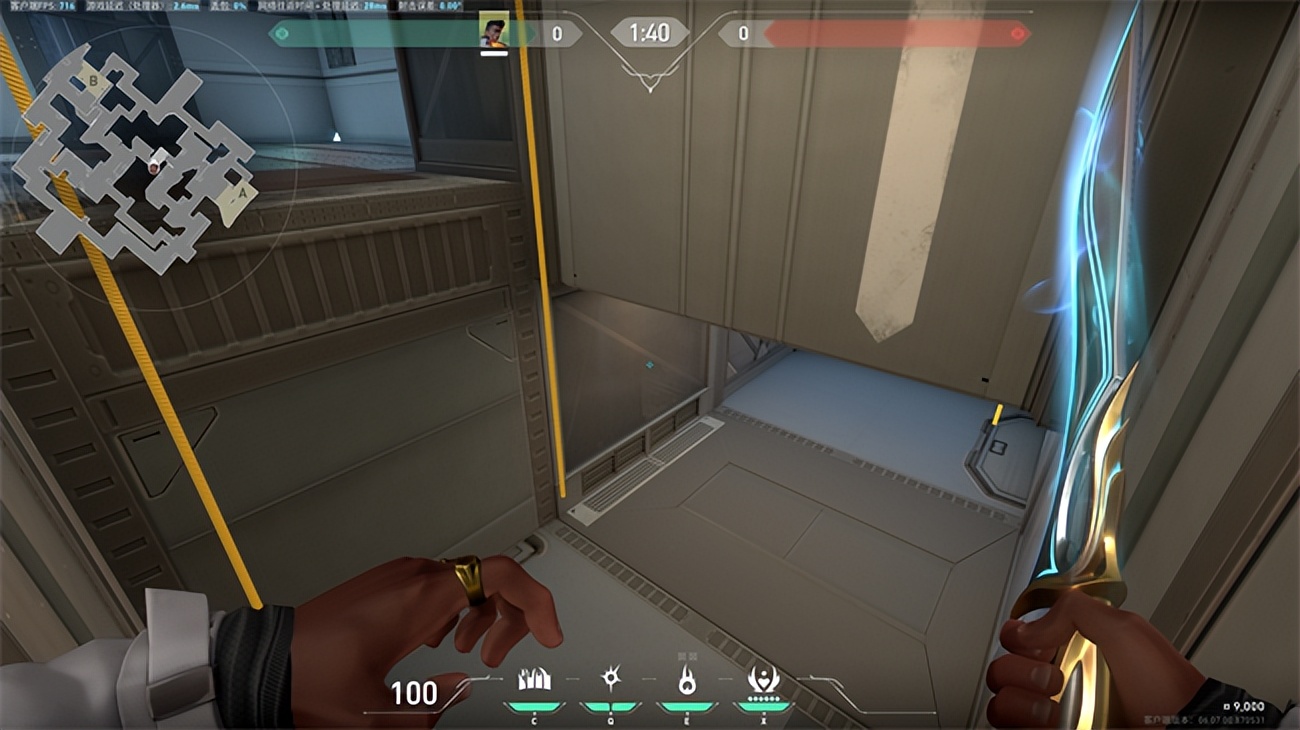Click the white bar under the agent portrait
The height and width of the screenshot is (730, 1300).
click(492, 53)
